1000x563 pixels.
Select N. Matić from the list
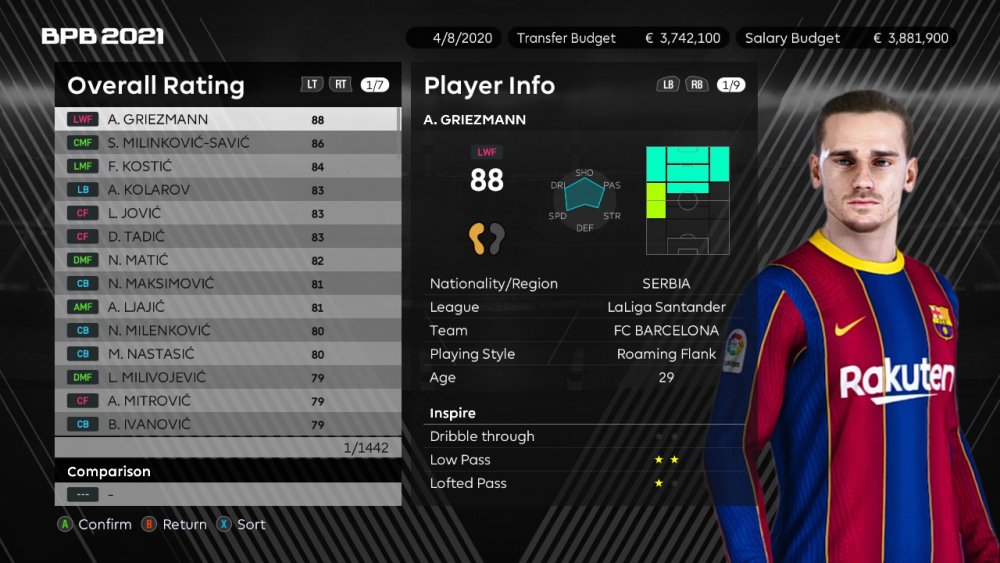[x=227, y=260]
